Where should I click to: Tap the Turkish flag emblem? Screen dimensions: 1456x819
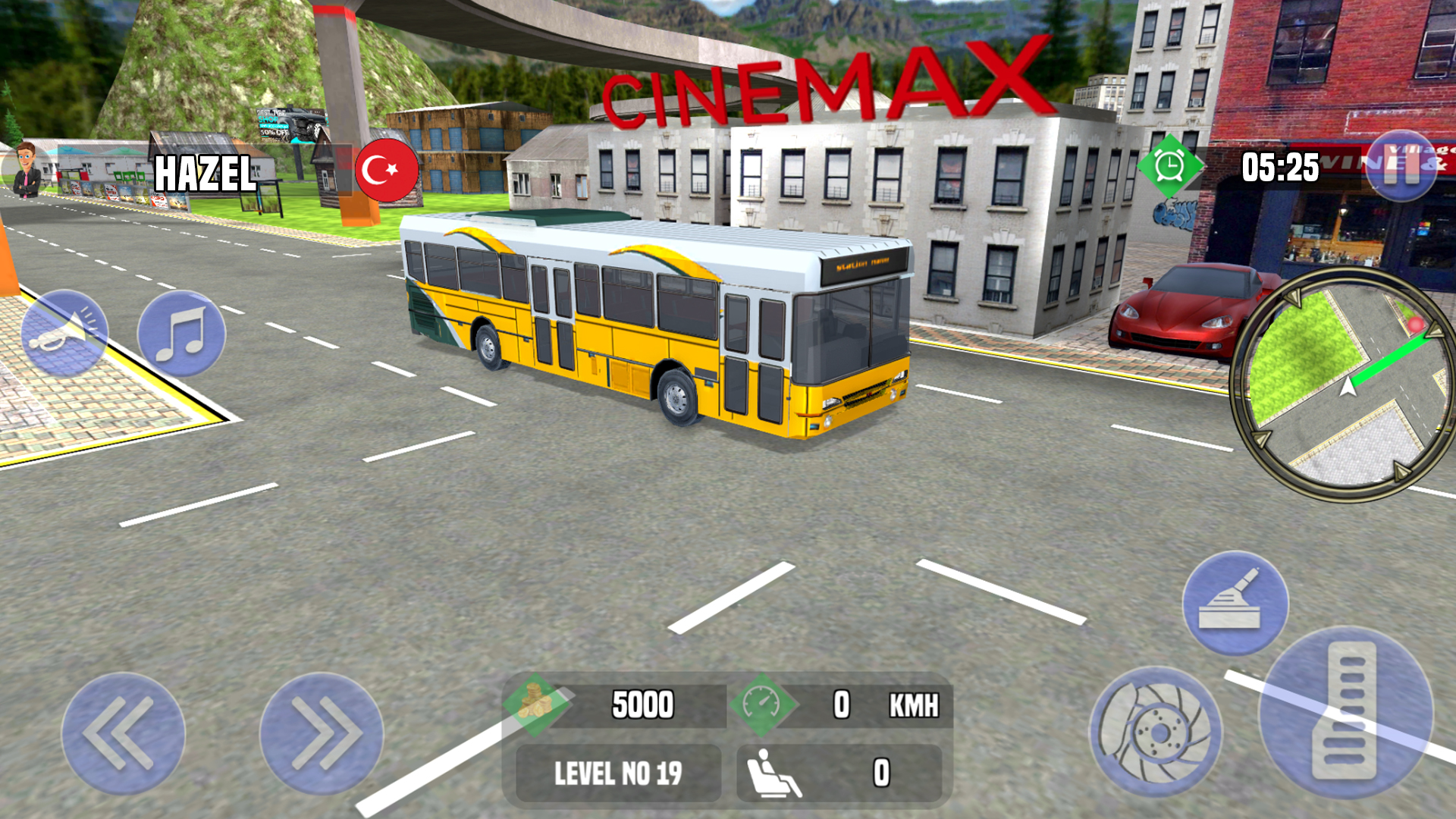(387, 168)
